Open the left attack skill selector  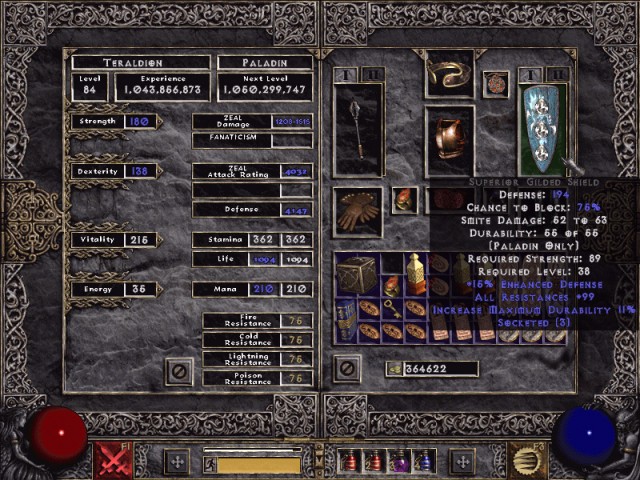112,461
